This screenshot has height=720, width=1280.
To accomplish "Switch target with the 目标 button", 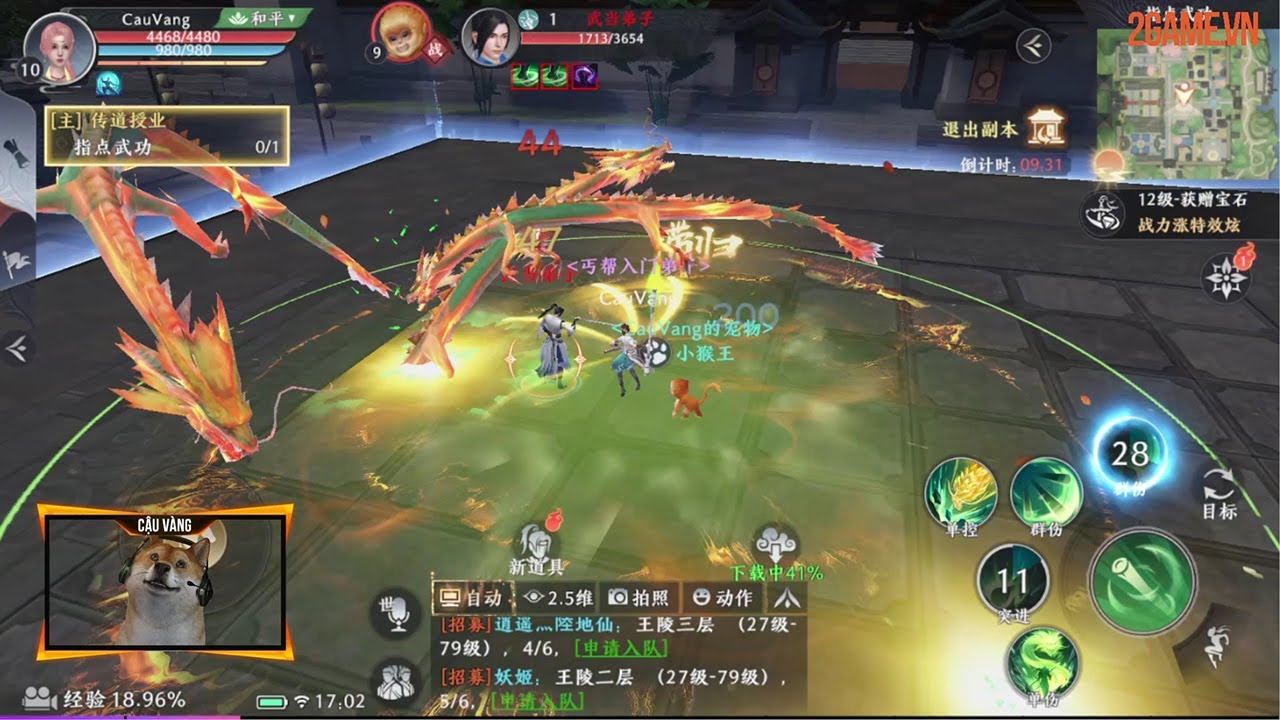I will tap(1219, 493).
